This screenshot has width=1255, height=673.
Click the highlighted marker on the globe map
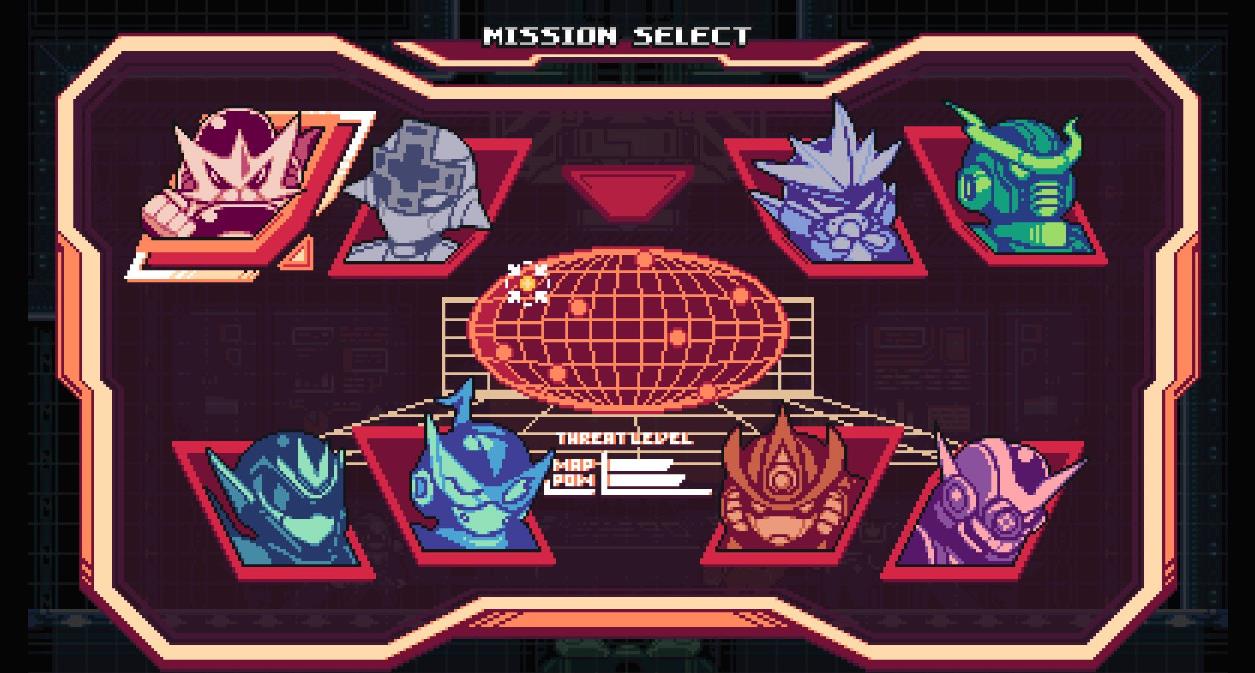click(527, 284)
